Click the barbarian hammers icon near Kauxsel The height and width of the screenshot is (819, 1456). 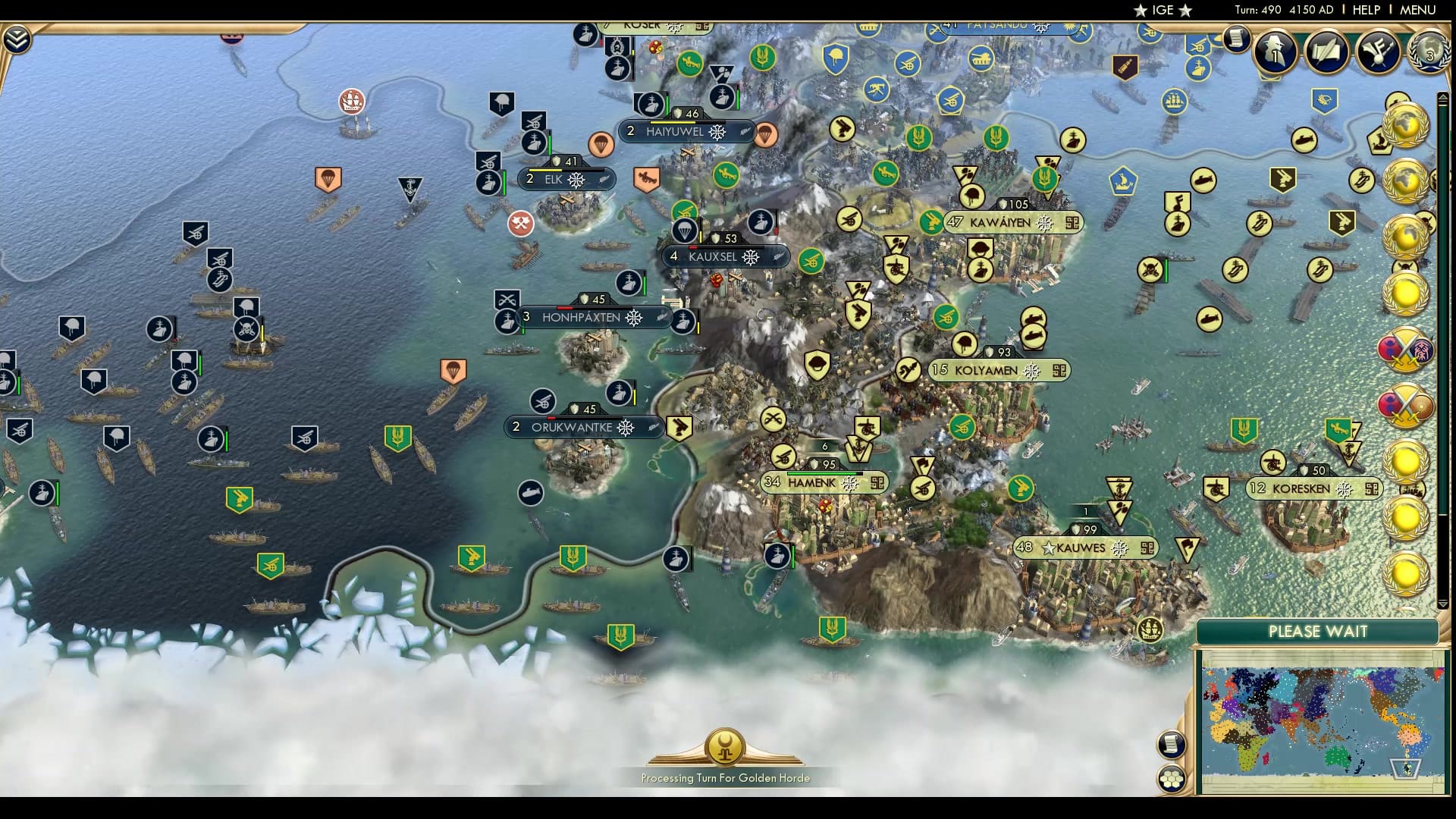click(521, 222)
